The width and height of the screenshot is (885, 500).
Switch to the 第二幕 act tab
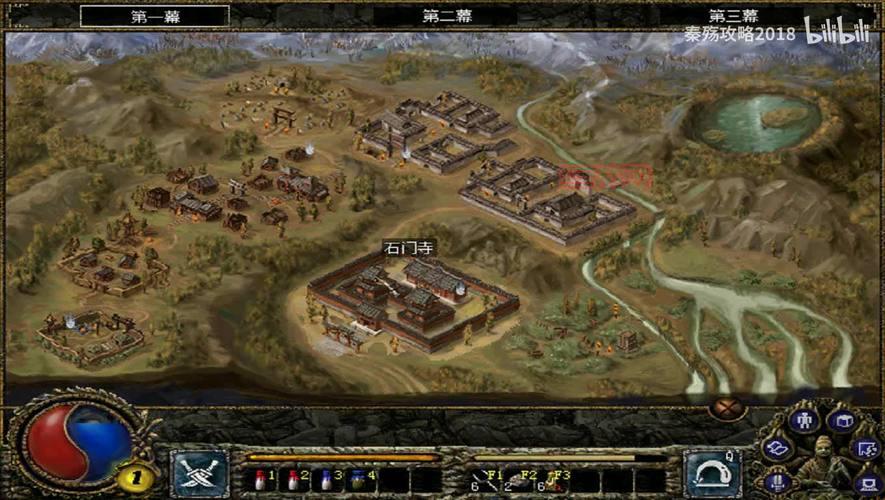tap(445, 16)
